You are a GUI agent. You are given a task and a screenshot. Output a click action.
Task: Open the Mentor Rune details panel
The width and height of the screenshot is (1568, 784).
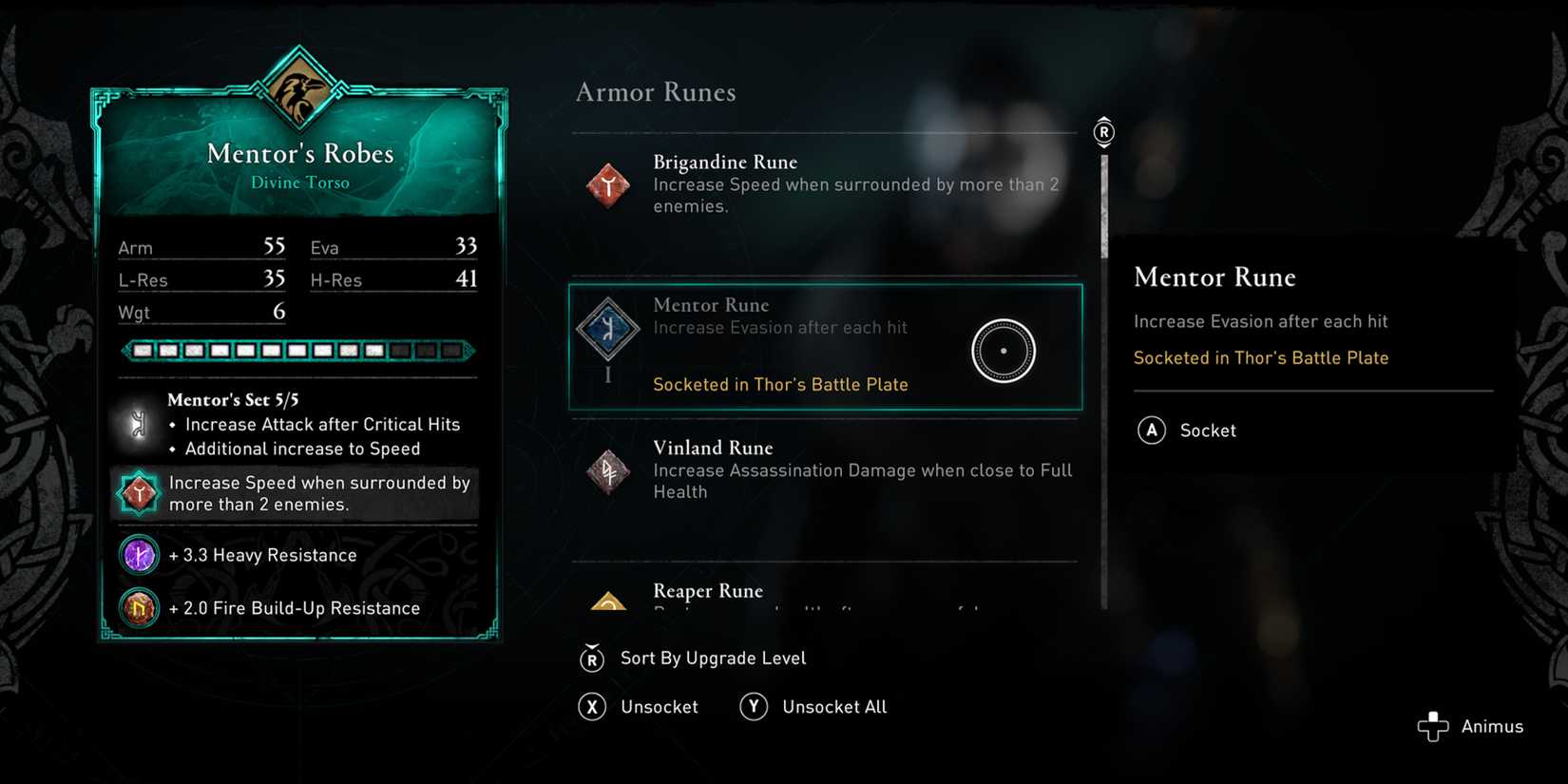pyautogui.click(x=1311, y=314)
